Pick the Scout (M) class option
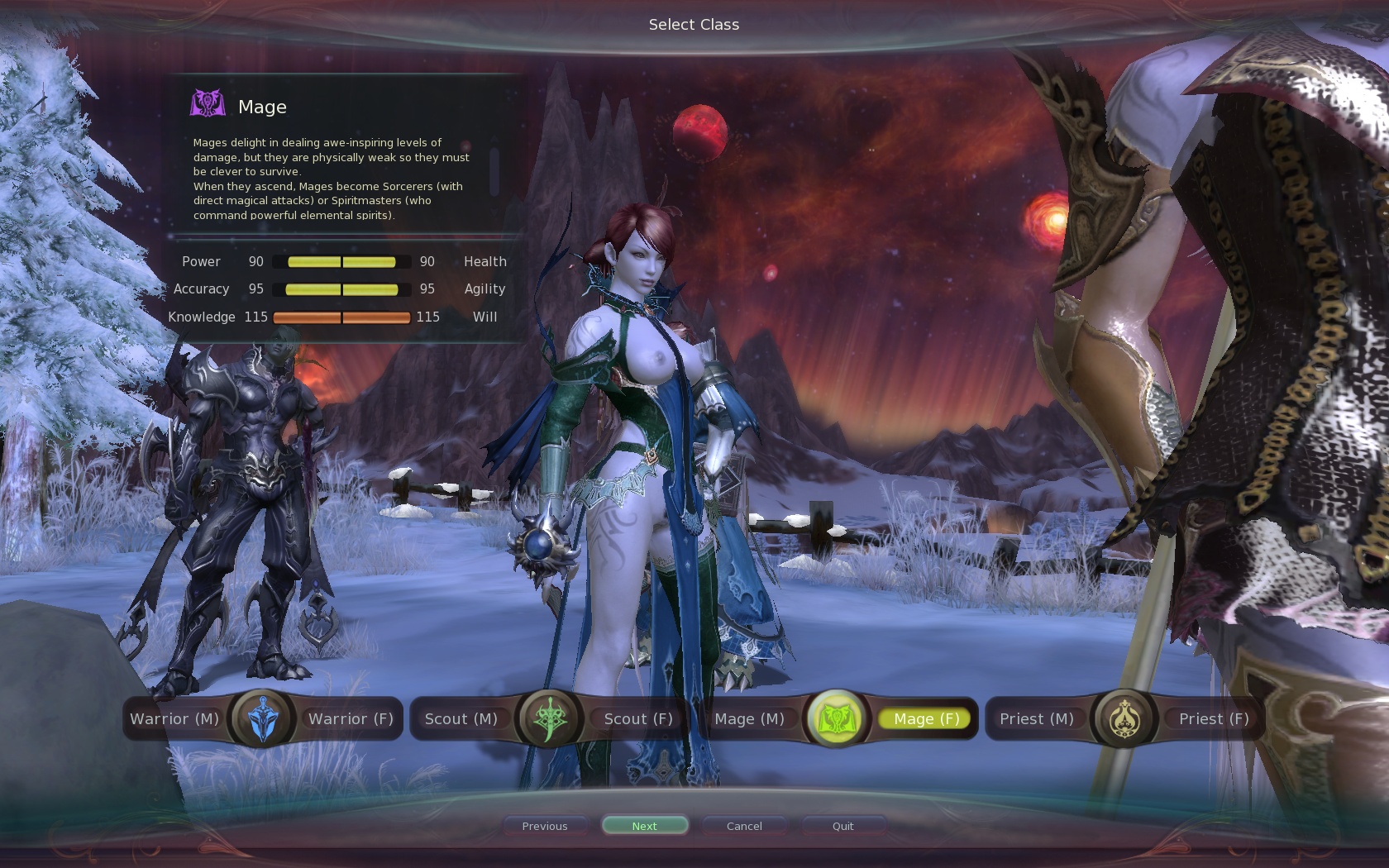 click(461, 719)
